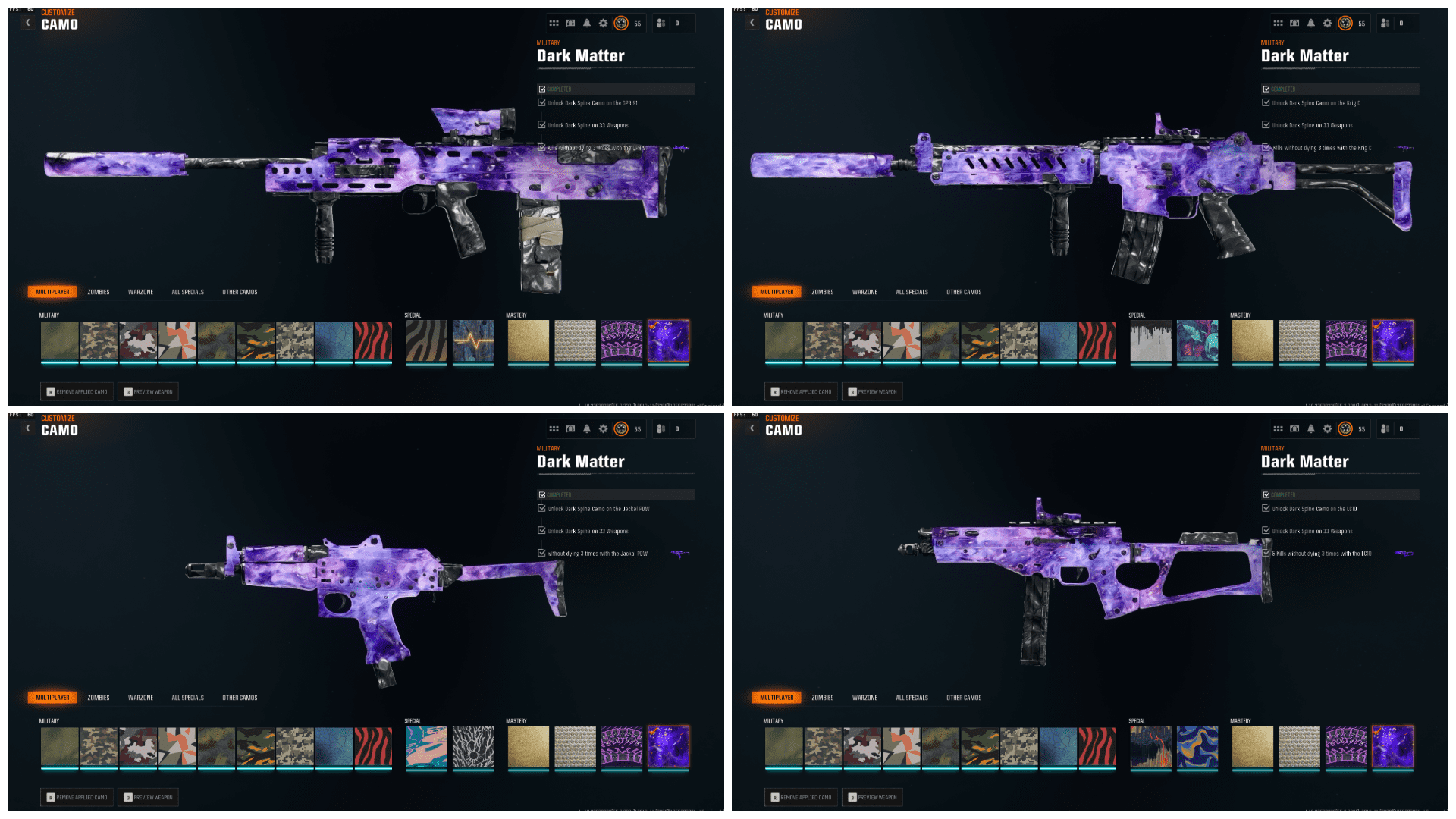Toggle the Unlock Dark Spine on 33 Weapons checkbox

(x=541, y=125)
